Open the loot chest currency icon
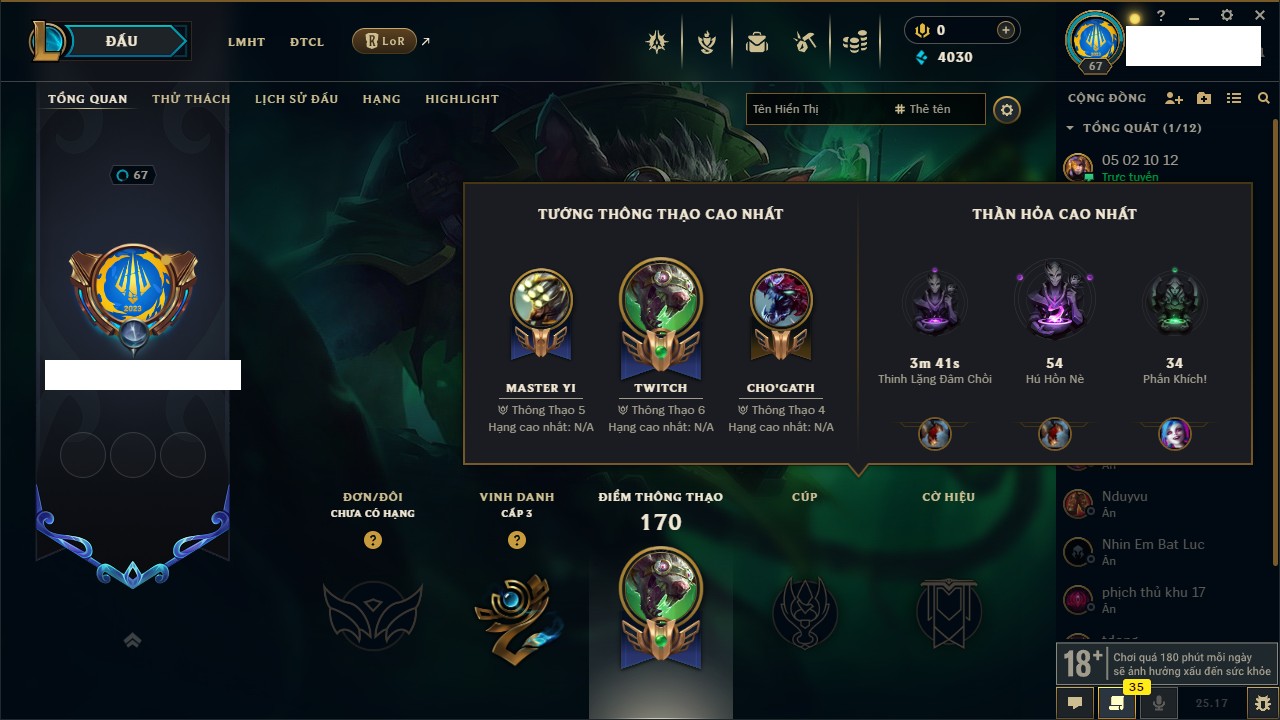This screenshot has width=1280, height=720. click(805, 42)
